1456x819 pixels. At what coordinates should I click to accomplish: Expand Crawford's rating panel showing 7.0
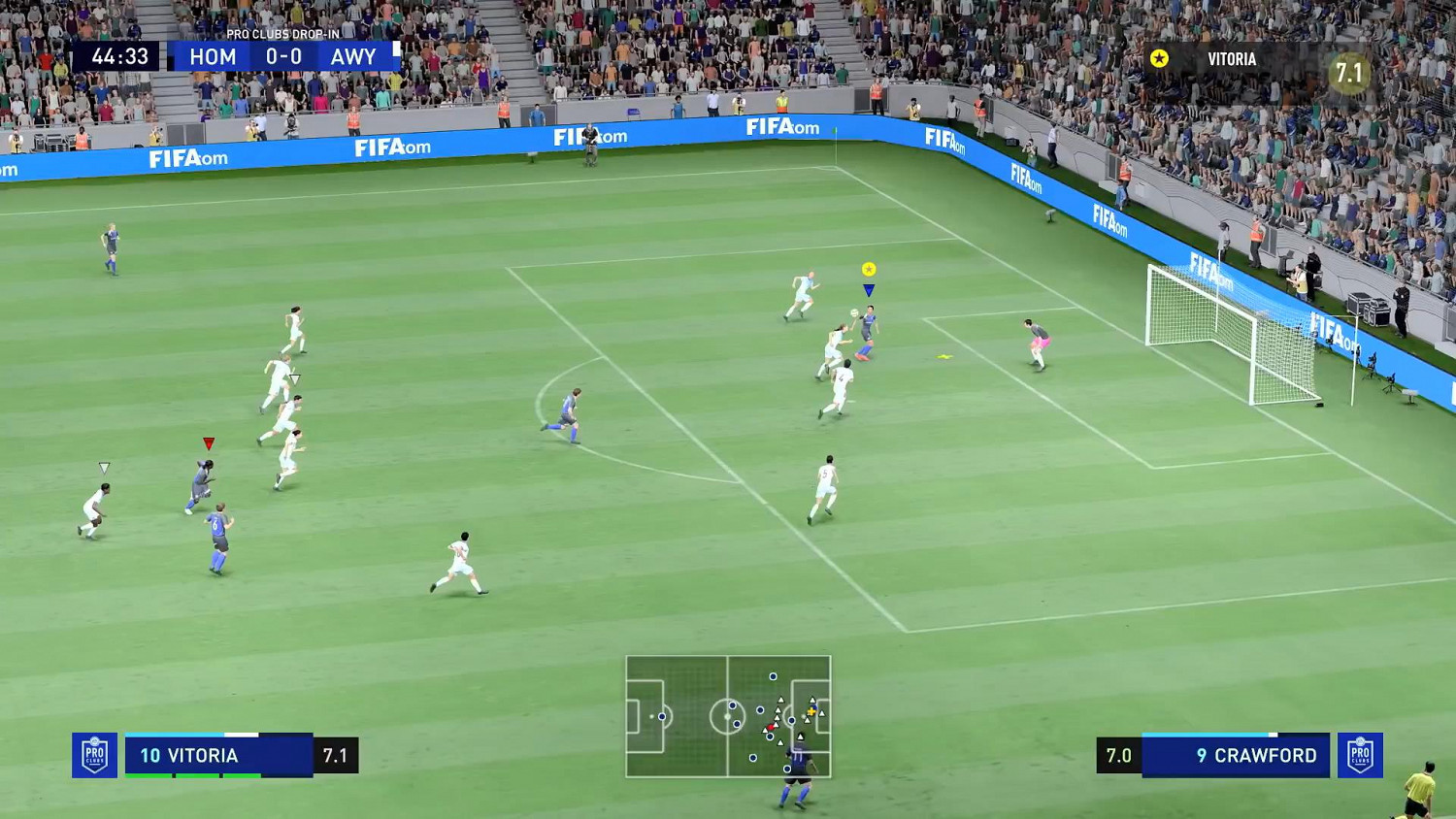[x=1120, y=755]
